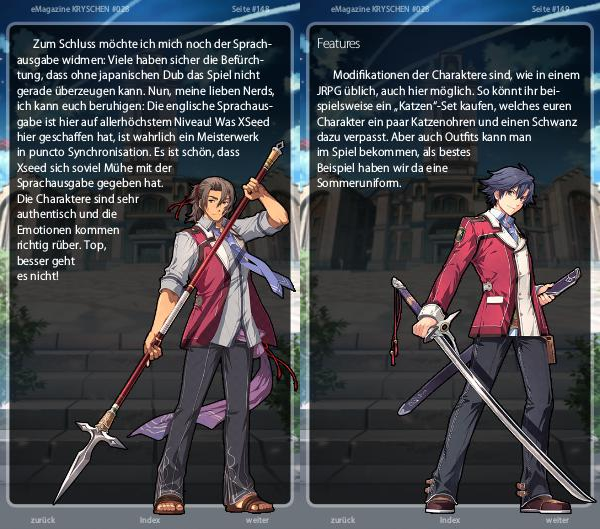This screenshot has width=600, height=529.
Task: Go back with 'zurück' on page 148
Action: coord(47,520)
